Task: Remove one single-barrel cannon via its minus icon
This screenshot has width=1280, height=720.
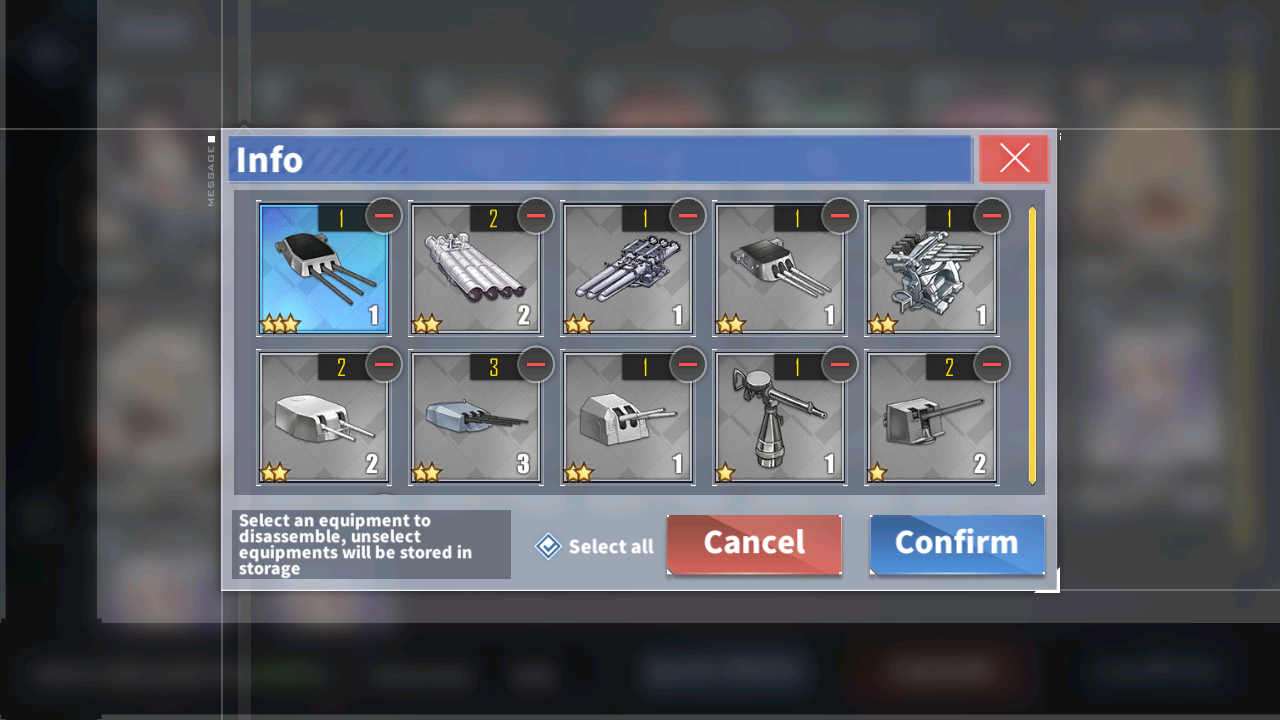Action: [991, 365]
